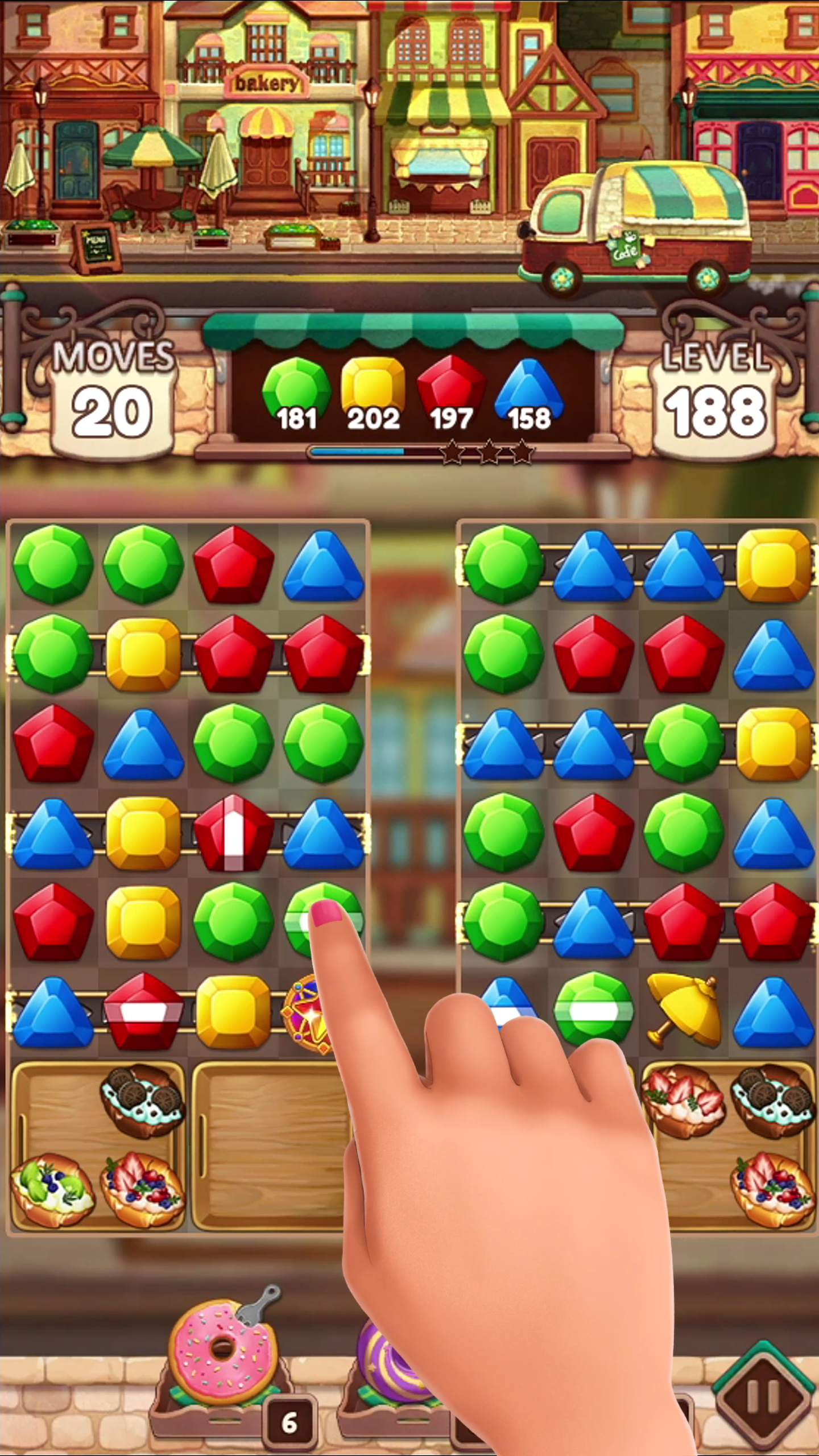Tap the bakery sign on the storefront

pos(267,82)
